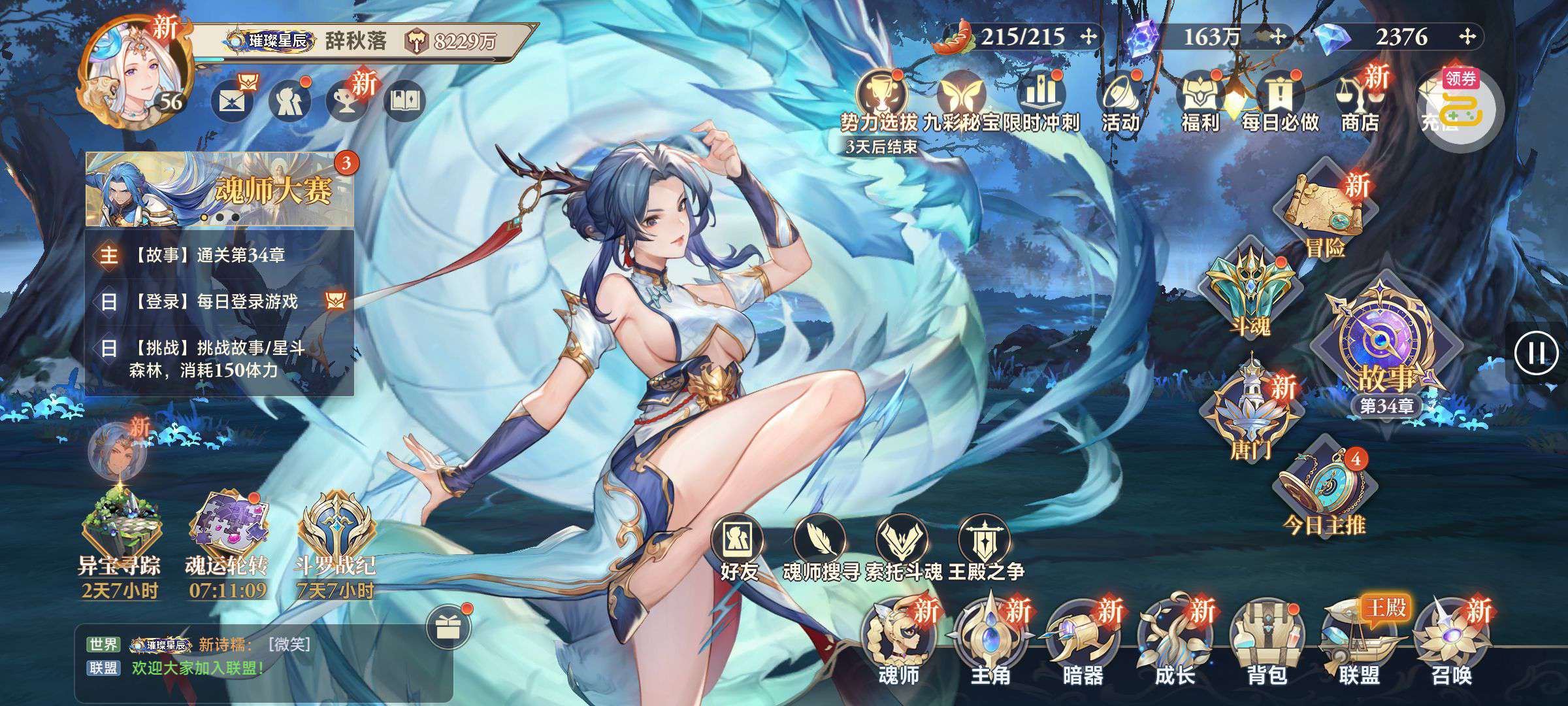This screenshot has height=706, width=1568.
Task: Tap the pause button on the side
Action: [1537, 353]
